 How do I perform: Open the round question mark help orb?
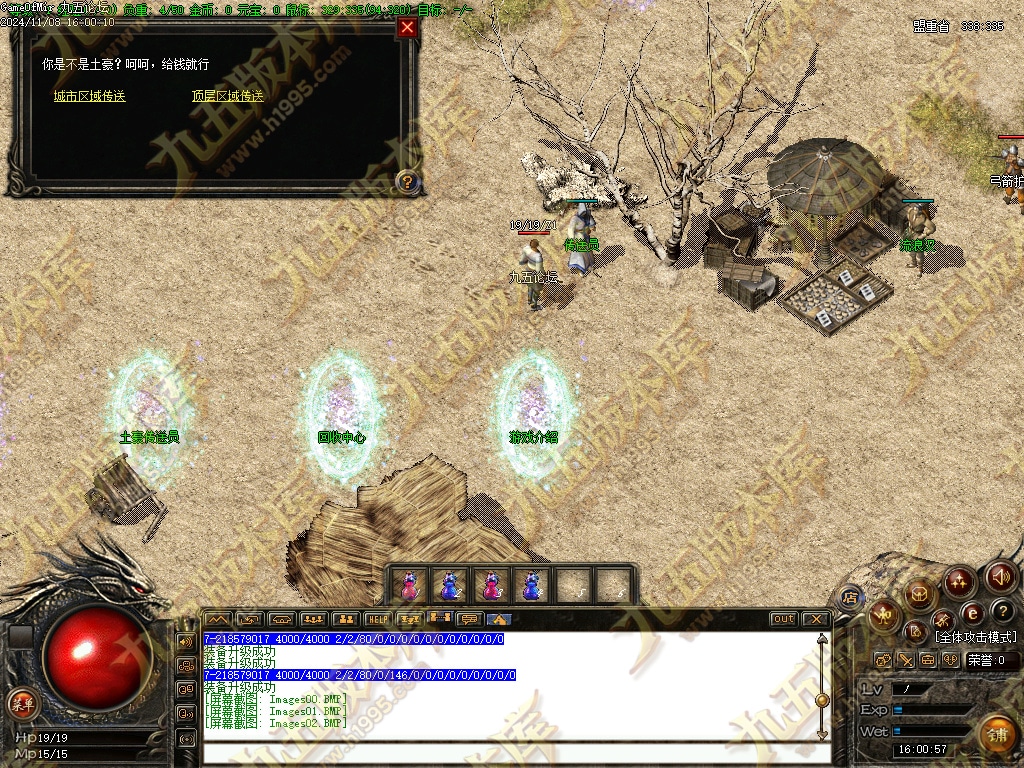[x=1003, y=610]
